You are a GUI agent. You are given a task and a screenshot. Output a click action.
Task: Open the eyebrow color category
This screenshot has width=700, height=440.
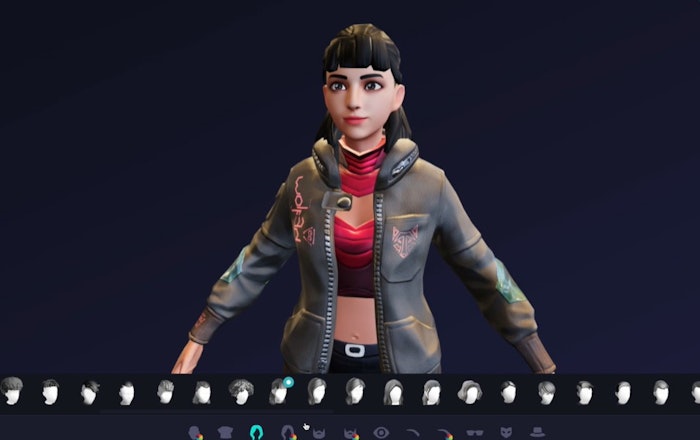(443, 433)
